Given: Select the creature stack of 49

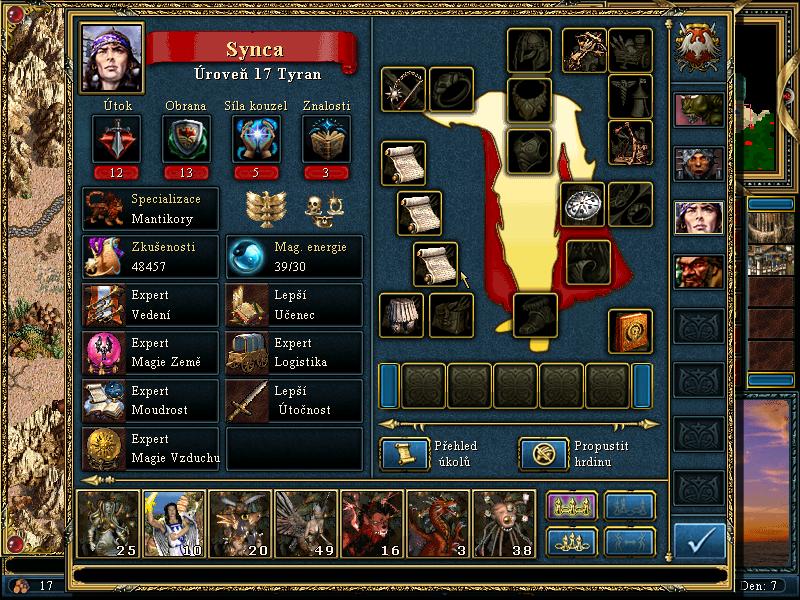Looking at the screenshot, I should click(306, 522).
